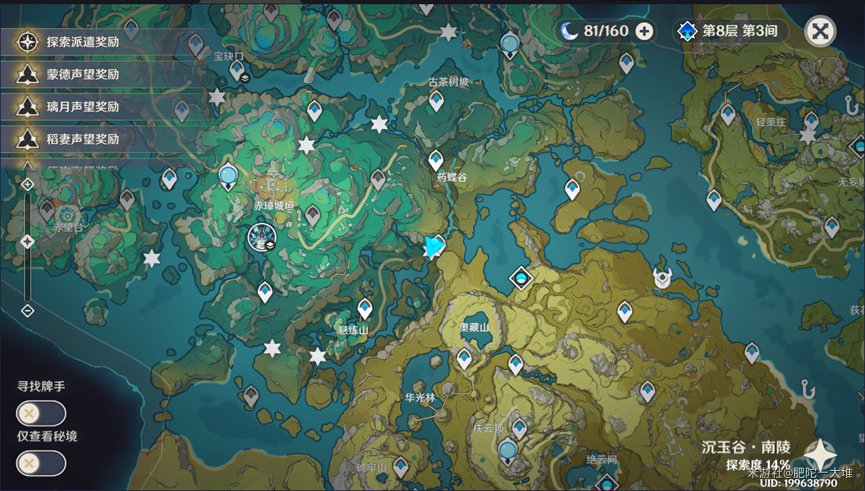Zoom in with the slider's plus button

(x=27, y=184)
